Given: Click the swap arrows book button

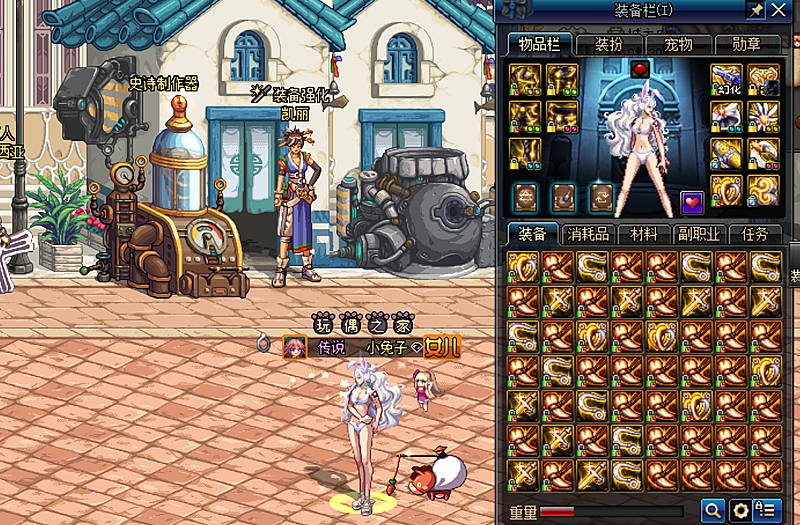Looking at the screenshot, I should click(600, 196).
